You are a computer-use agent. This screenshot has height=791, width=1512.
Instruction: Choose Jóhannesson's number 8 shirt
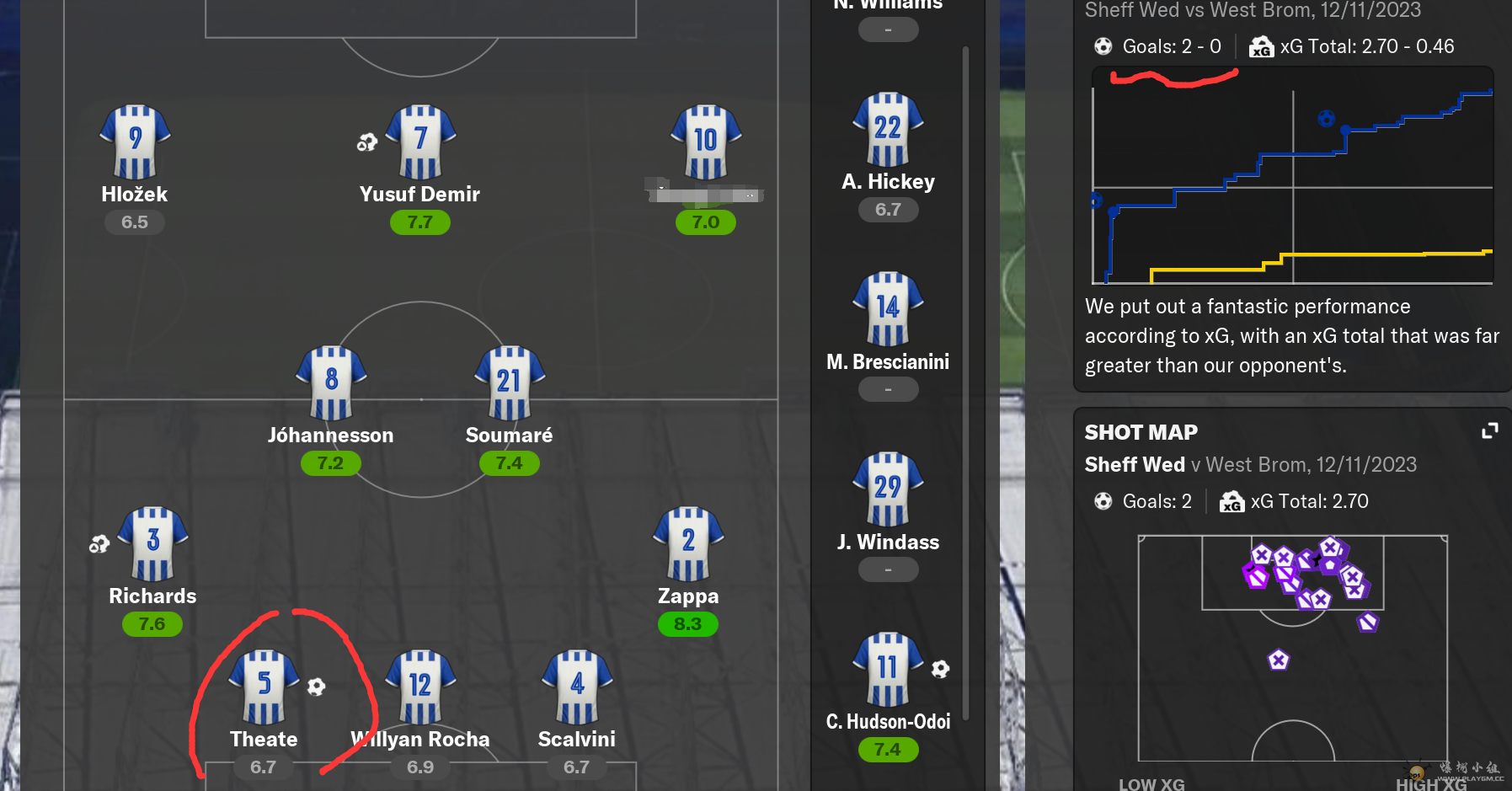coord(331,382)
